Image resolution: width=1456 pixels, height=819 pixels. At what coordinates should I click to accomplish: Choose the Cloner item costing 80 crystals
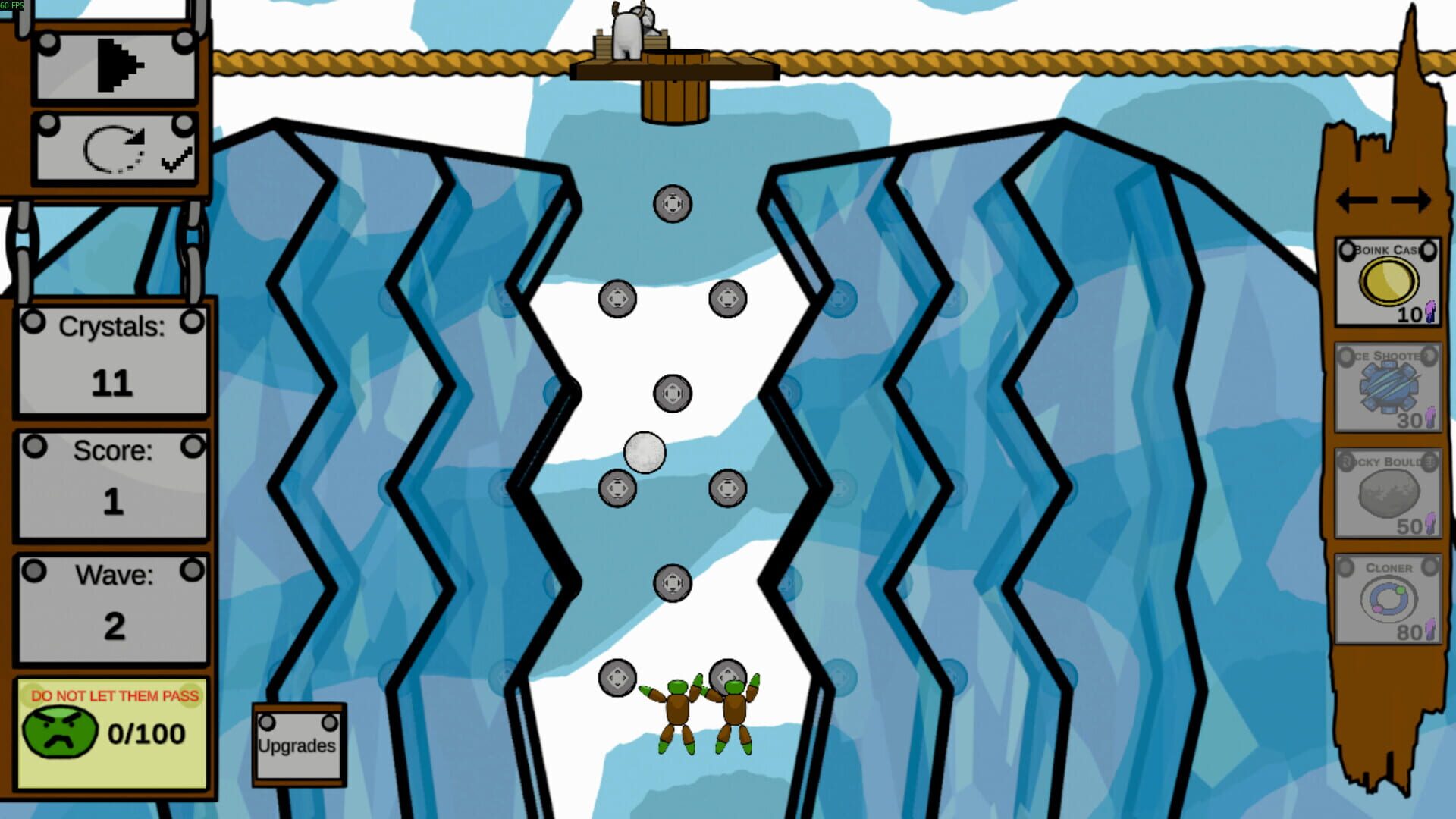coord(1386,599)
